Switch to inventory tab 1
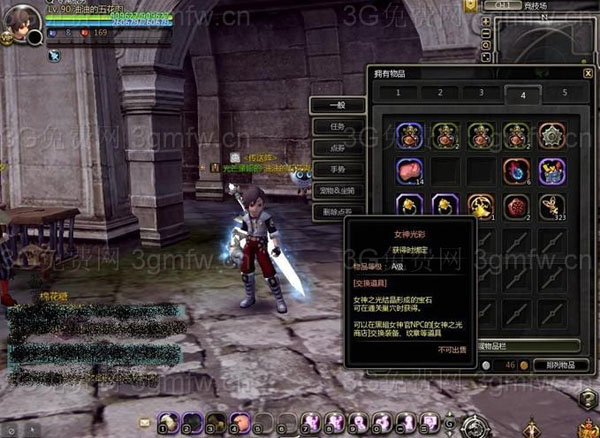 (398, 93)
